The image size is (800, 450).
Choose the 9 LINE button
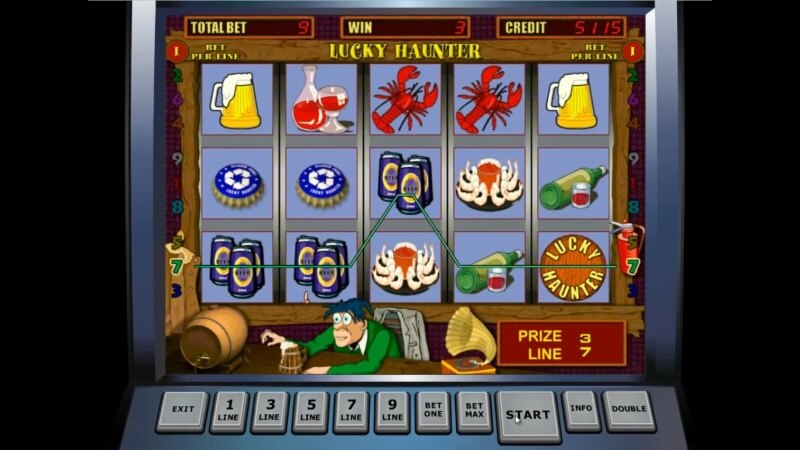pyautogui.click(x=392, y=411)
